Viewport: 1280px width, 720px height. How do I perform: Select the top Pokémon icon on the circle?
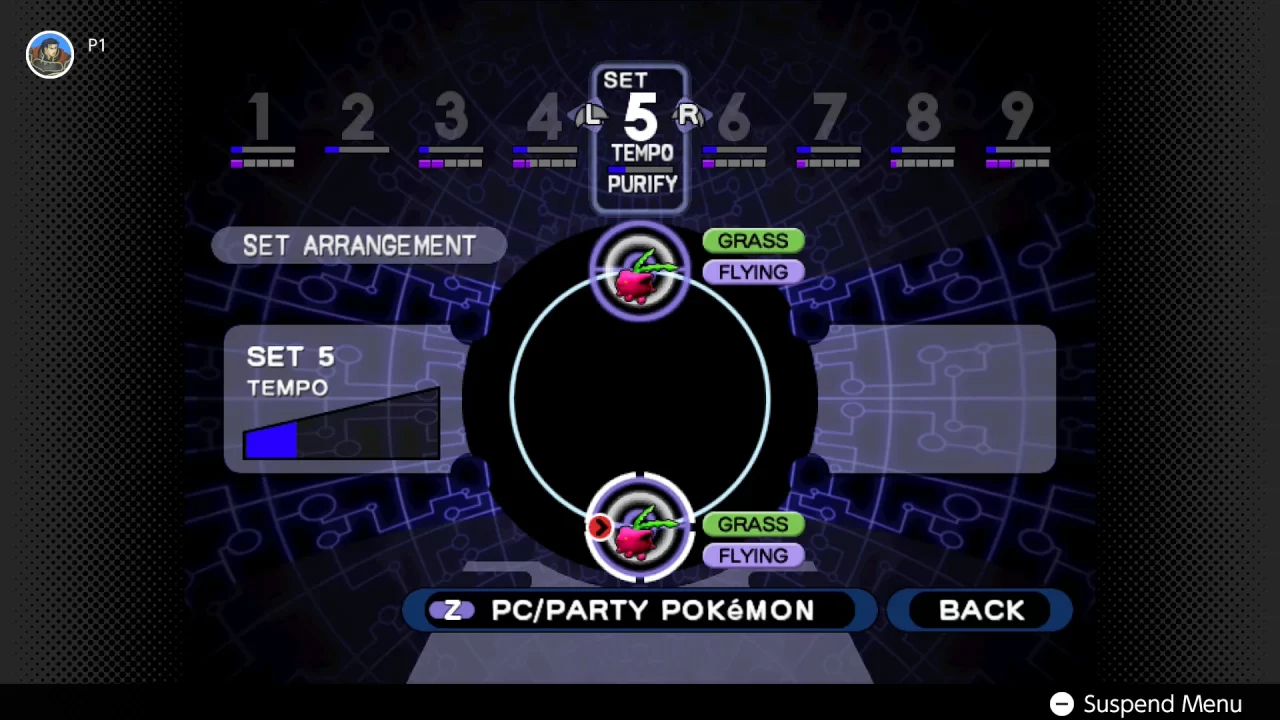coord(640,272)
